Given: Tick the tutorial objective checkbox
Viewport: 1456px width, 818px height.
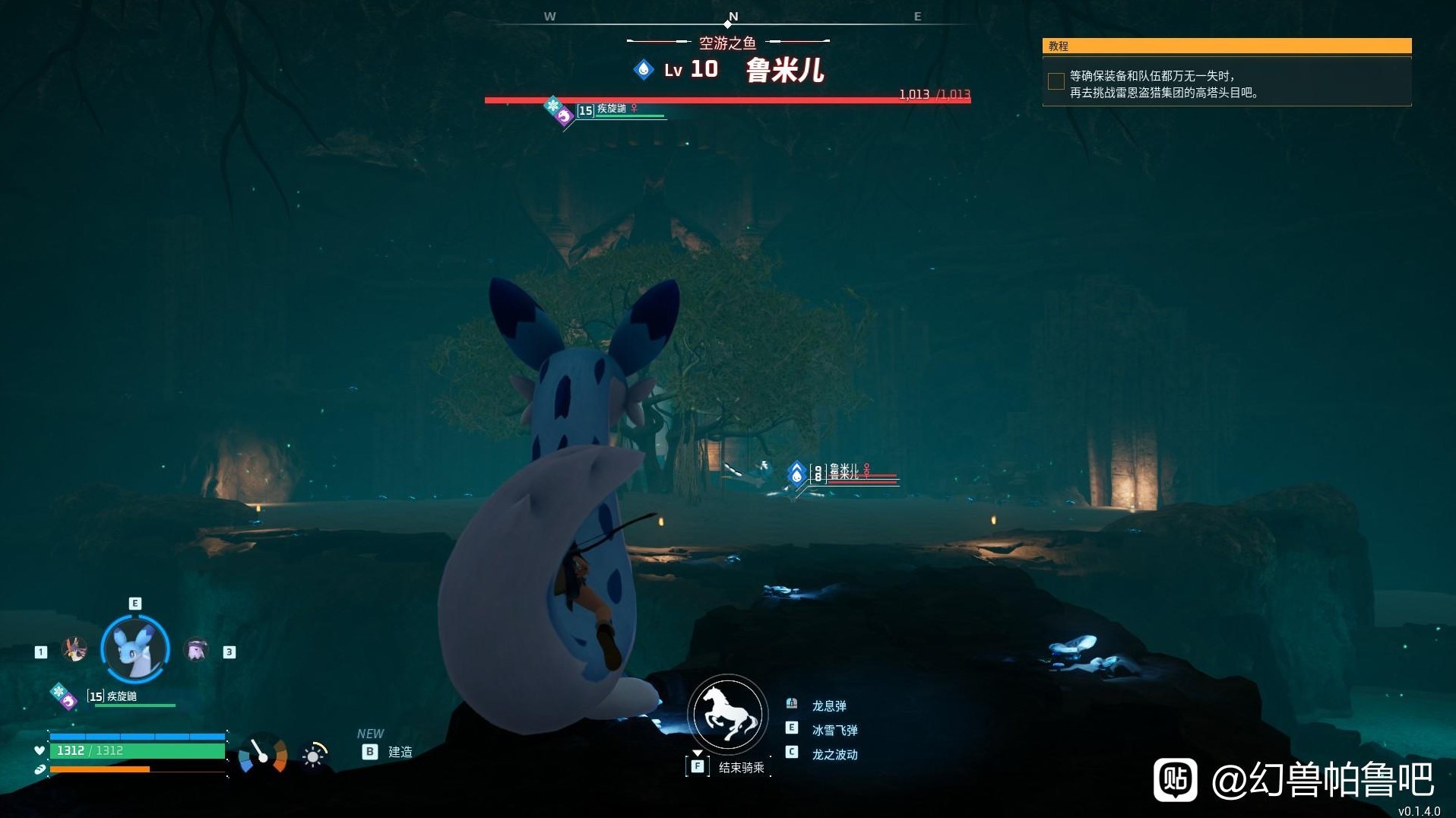Looking at the screenshot, I should [x=1056, y=81].
